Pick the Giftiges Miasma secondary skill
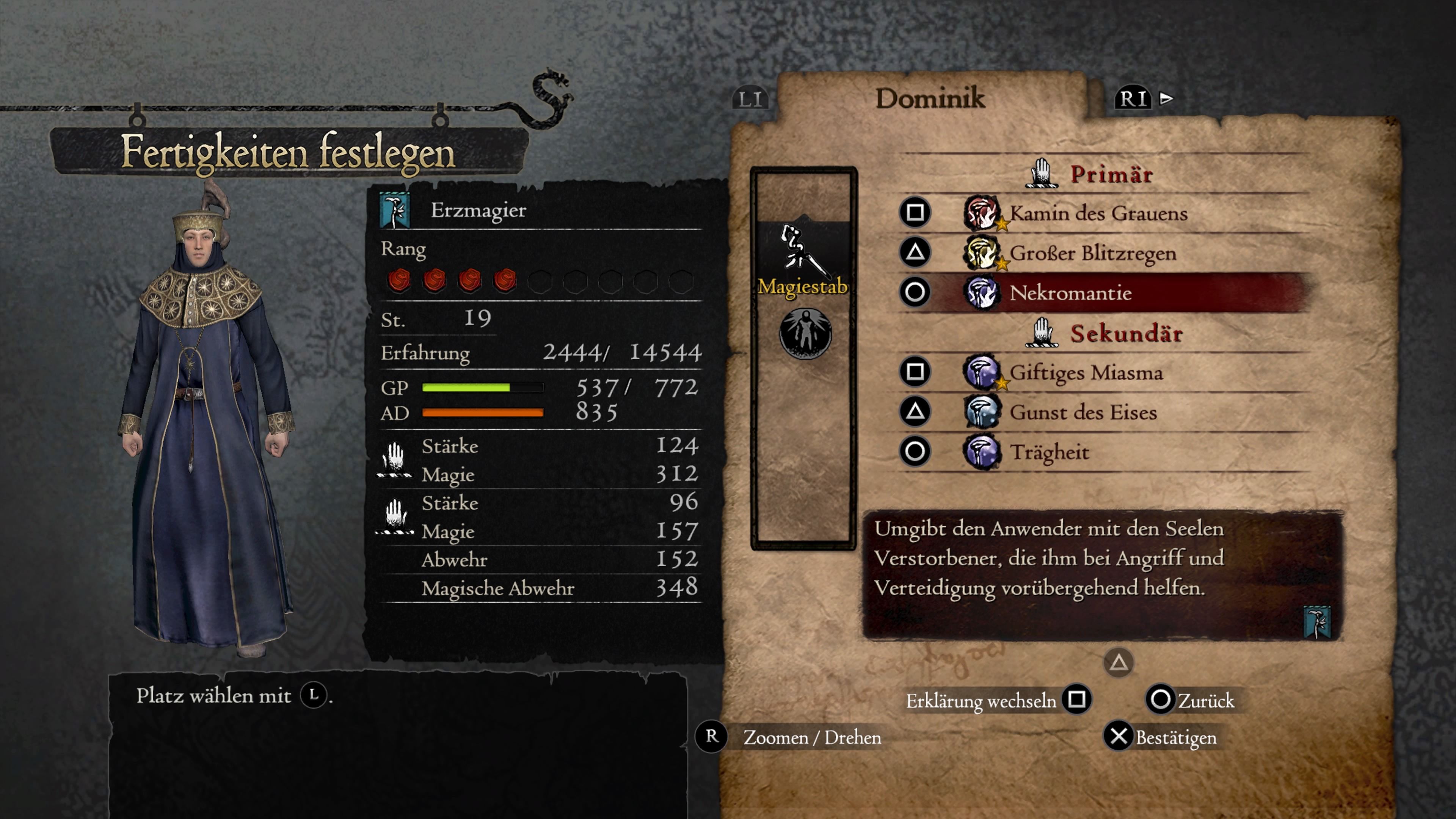 [x=1086, y=372]
